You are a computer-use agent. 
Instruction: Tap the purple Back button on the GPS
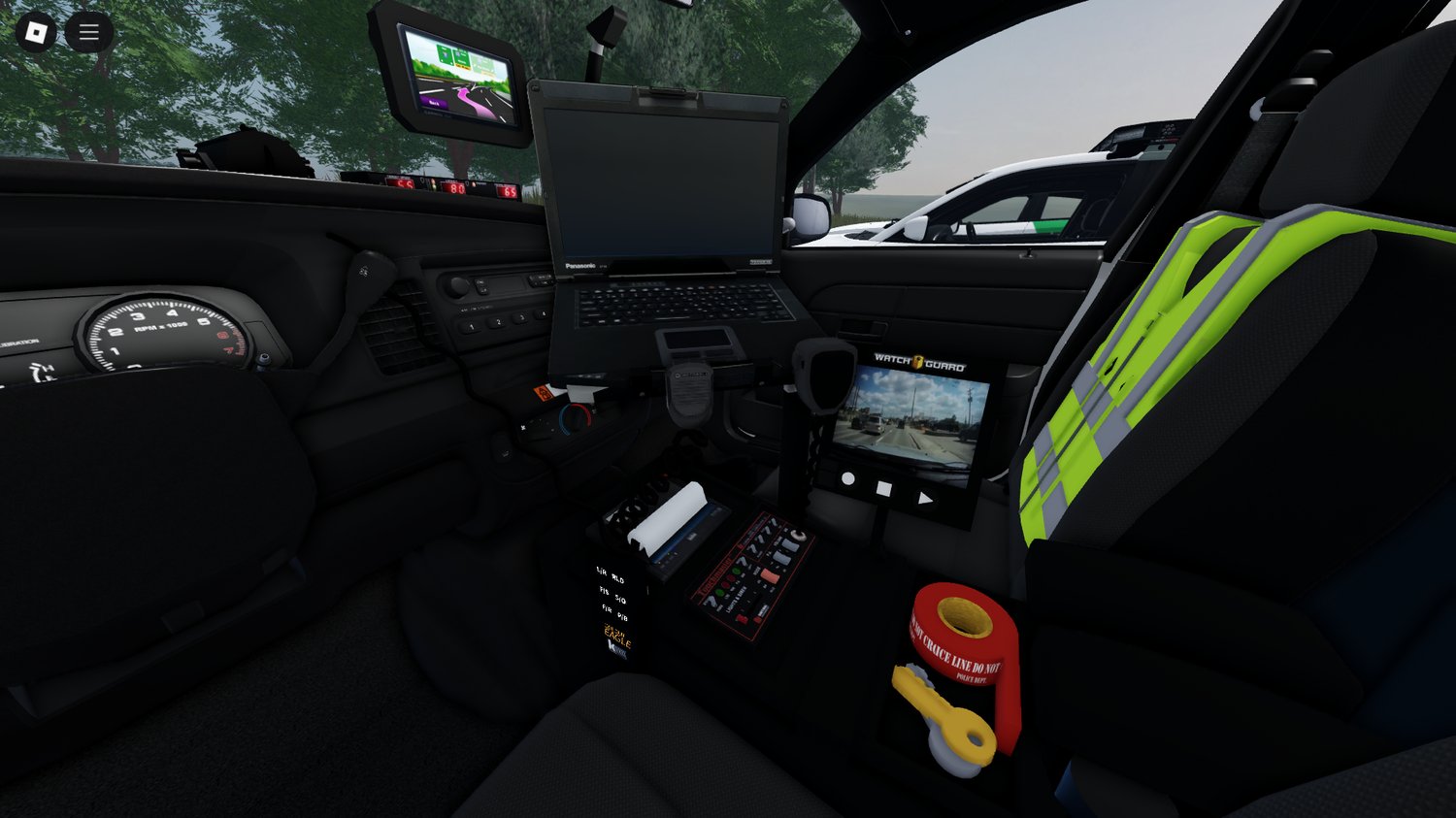pos(434,103)
